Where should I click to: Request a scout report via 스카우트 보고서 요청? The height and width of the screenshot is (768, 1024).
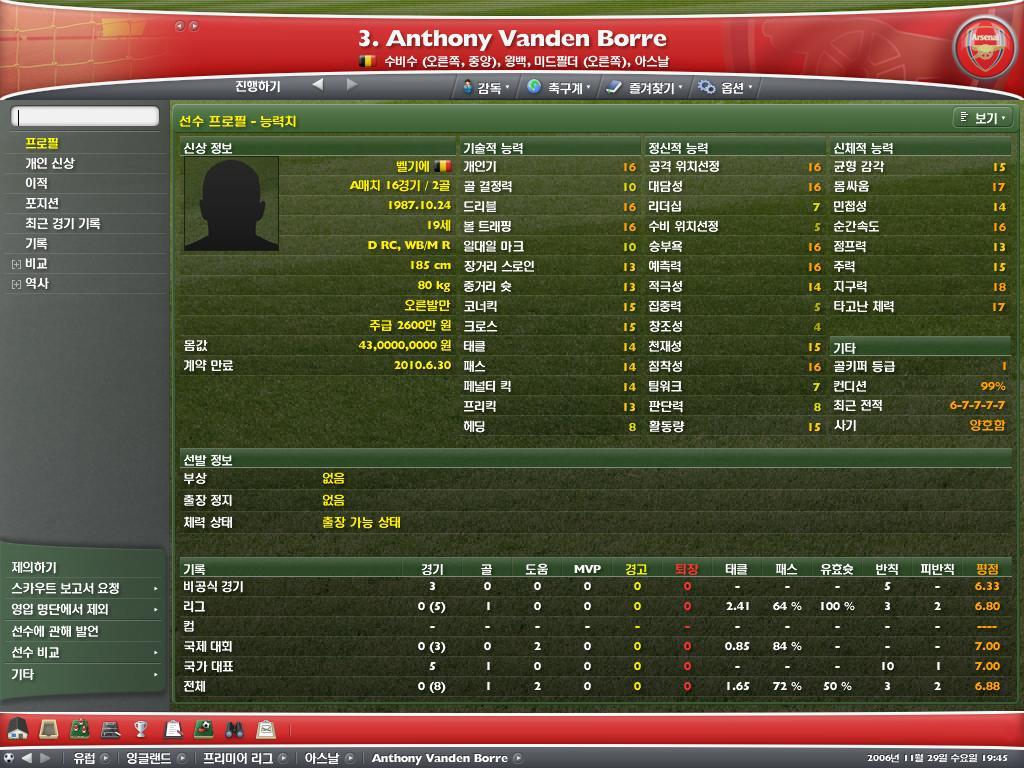pyautogui.click(x=66, y=588)
